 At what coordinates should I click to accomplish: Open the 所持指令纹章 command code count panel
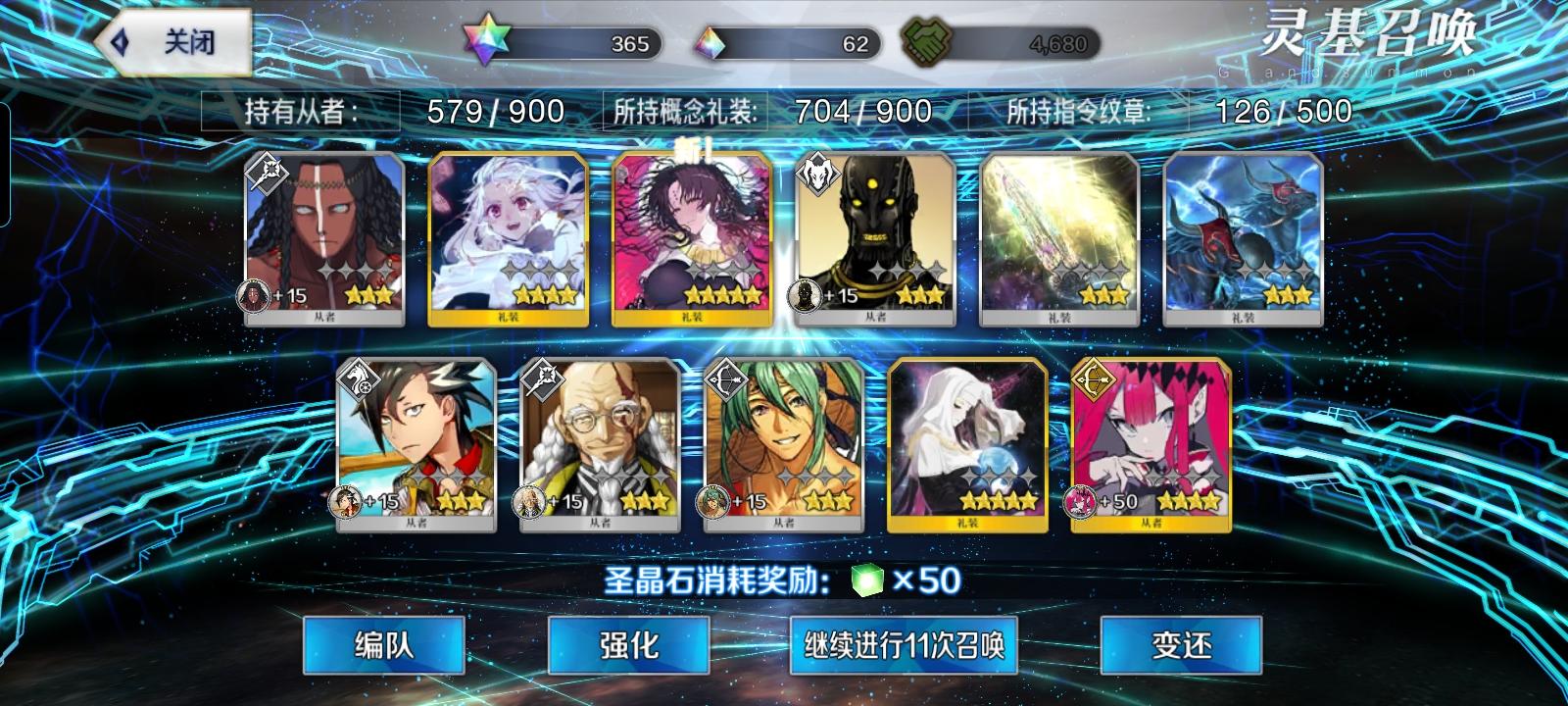point(1176,112)
